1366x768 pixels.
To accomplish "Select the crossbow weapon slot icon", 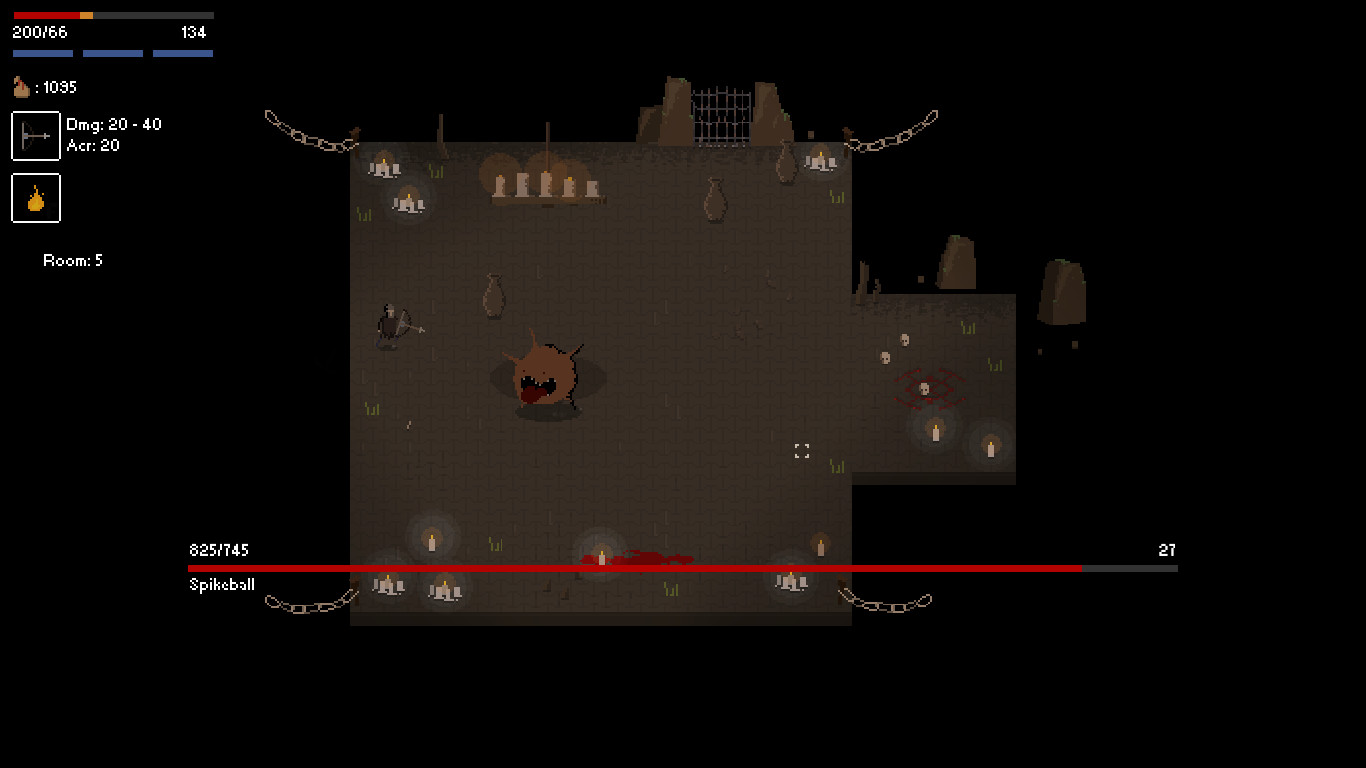I will tap(35, 135).
